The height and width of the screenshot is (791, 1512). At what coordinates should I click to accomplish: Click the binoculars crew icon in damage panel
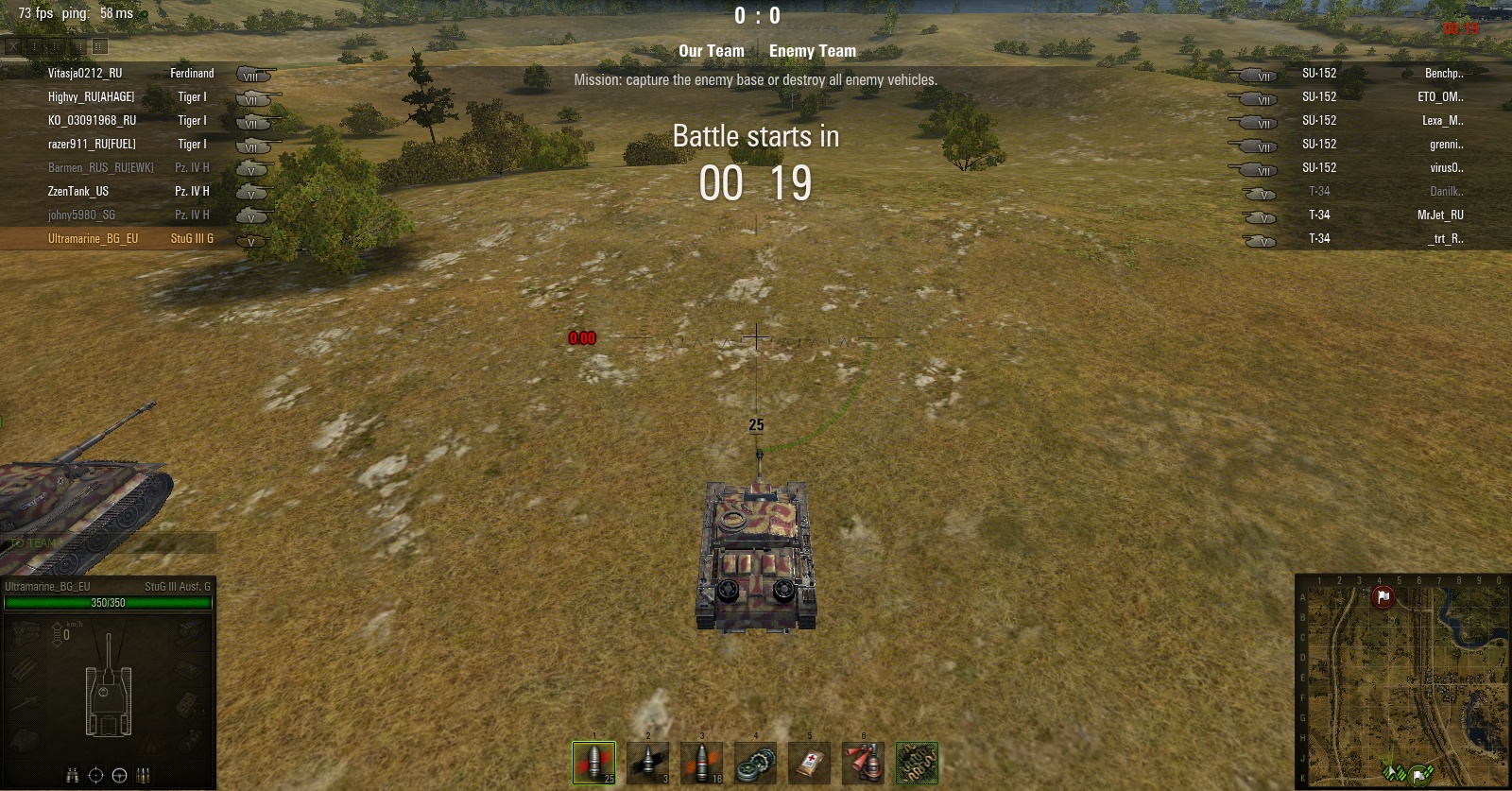click(x=72, y=776)
